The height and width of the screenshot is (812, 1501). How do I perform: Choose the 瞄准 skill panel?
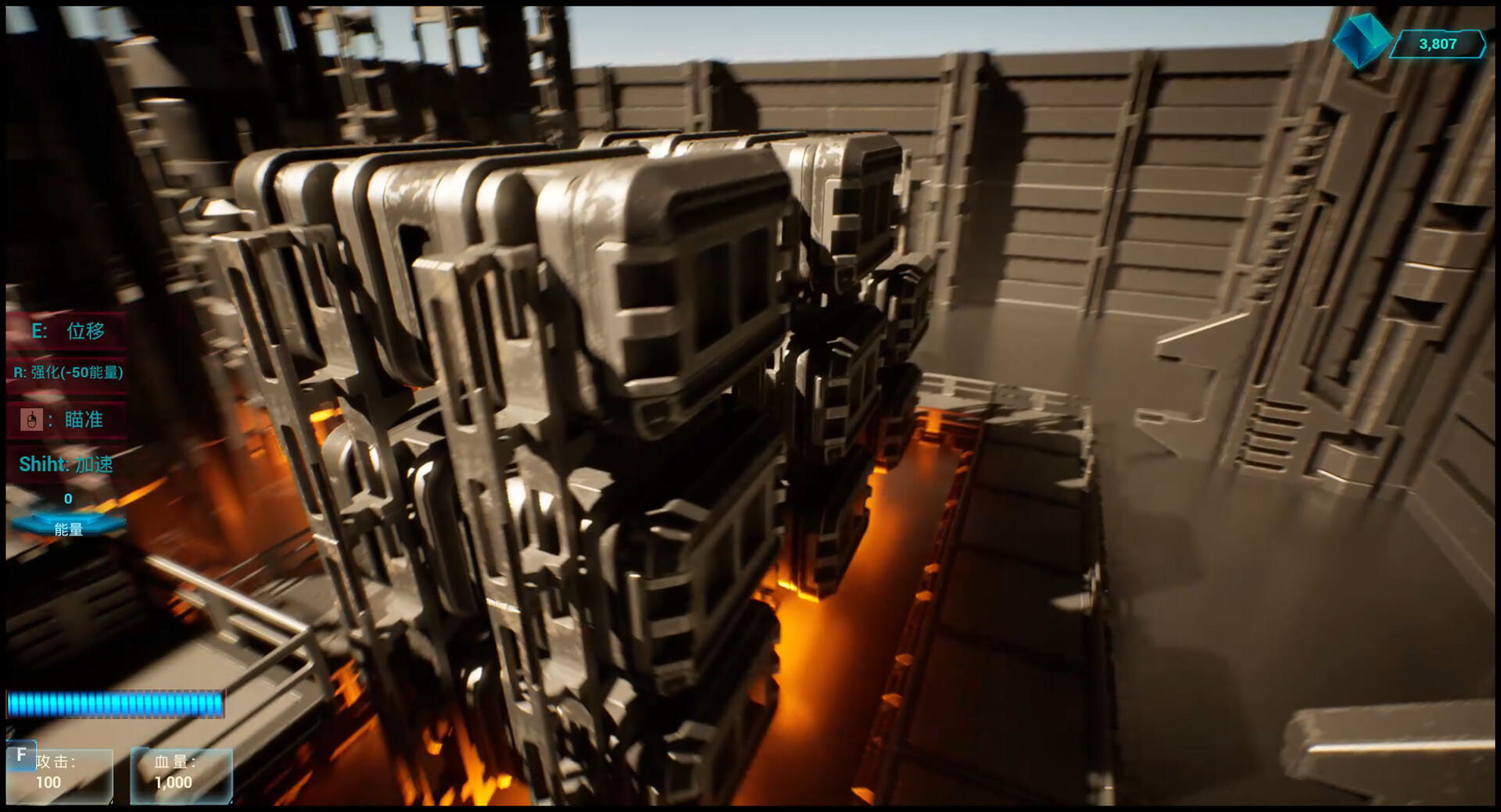click(67, 420)
